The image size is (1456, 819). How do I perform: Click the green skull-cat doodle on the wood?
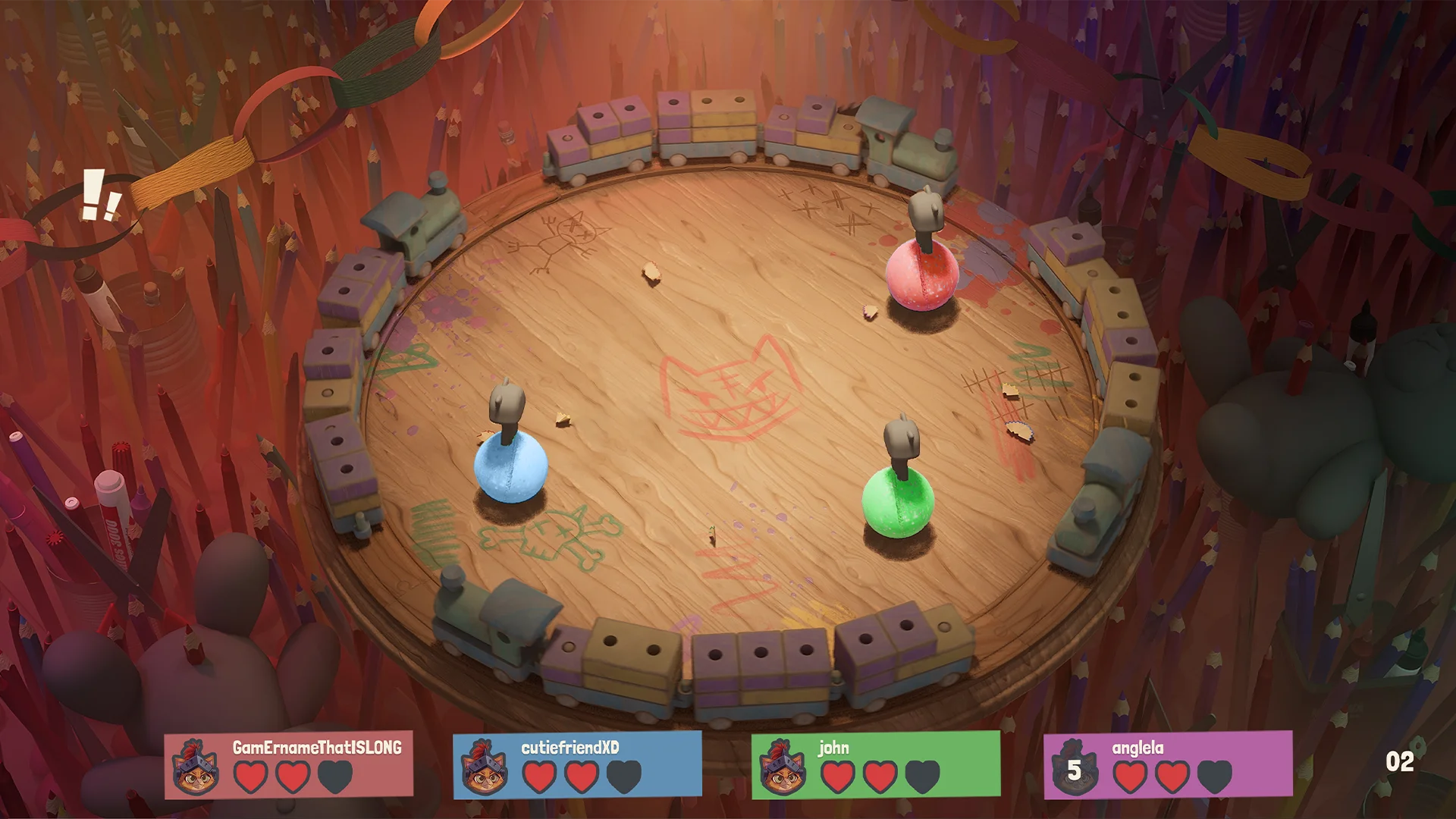[554, 538]
